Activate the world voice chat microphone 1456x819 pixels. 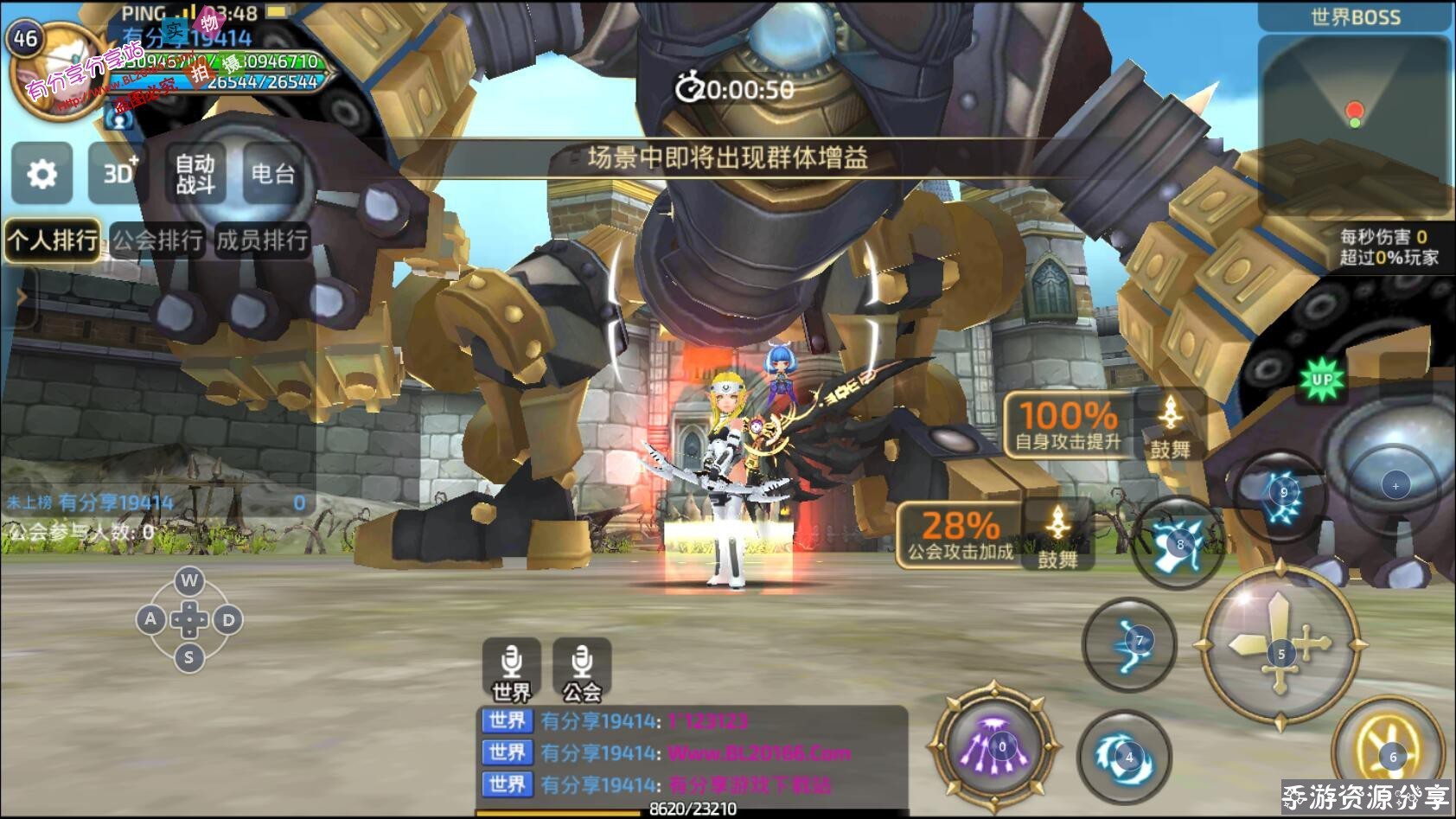point(511,669)
